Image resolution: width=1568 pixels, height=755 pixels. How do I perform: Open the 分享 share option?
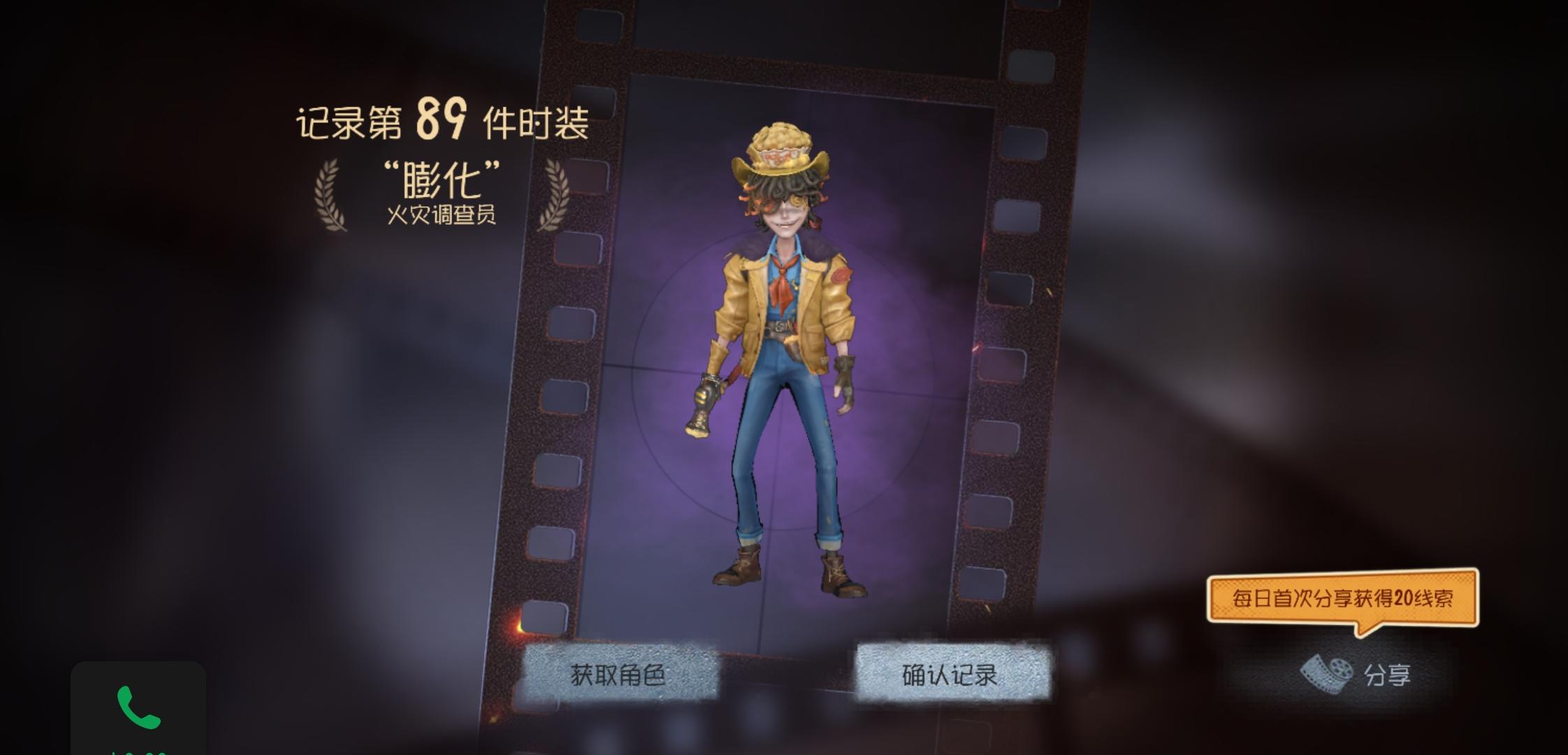point(1387,674)
